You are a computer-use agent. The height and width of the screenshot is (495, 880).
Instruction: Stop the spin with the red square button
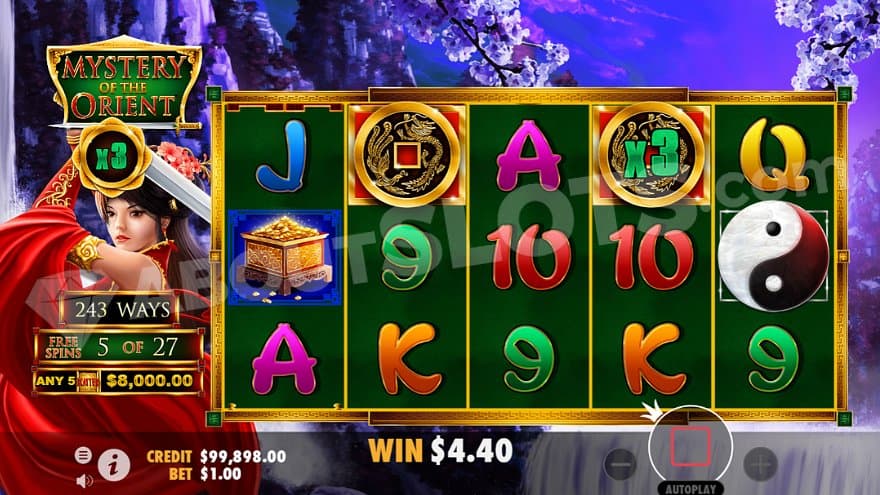[x=690, y=446]
